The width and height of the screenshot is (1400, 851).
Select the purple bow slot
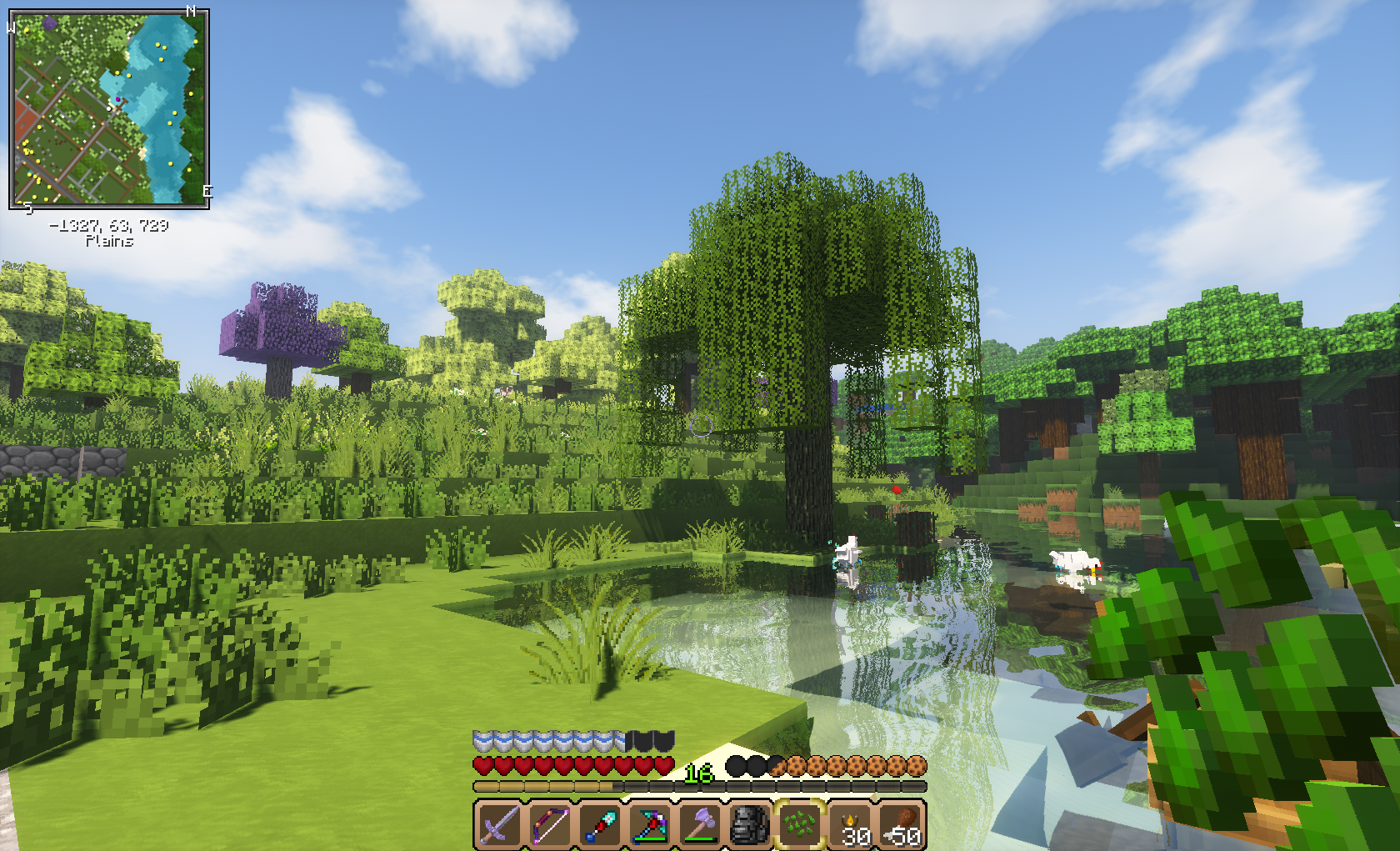(x=549, y=824)
